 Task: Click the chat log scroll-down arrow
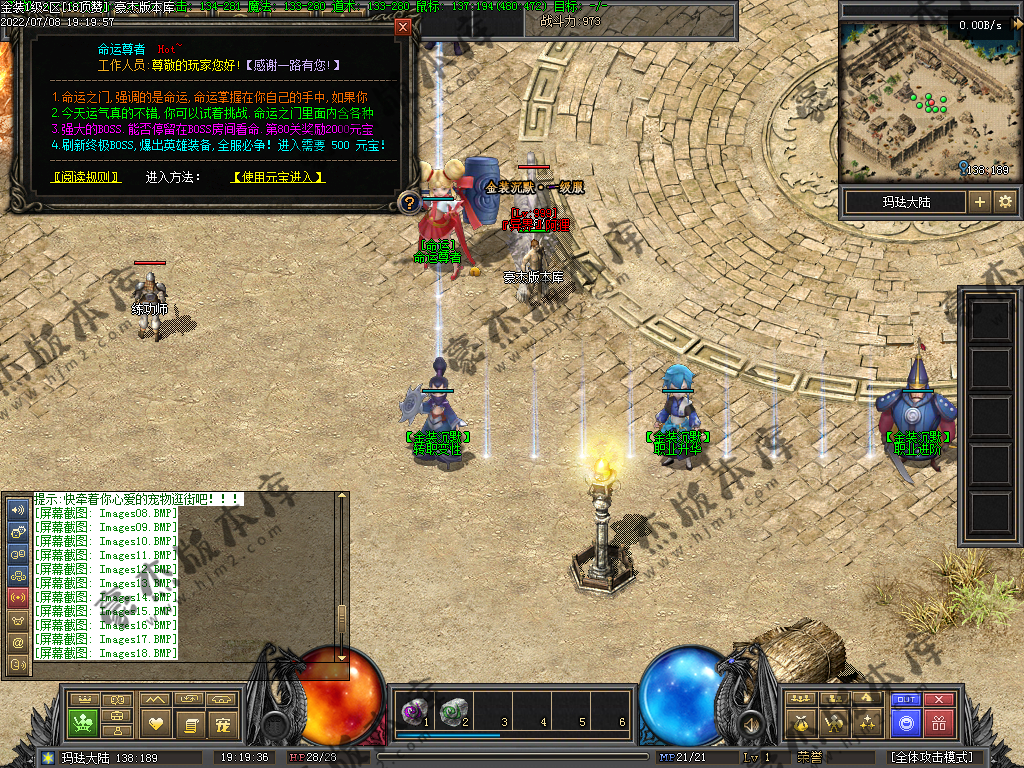[x=342, y=656]
